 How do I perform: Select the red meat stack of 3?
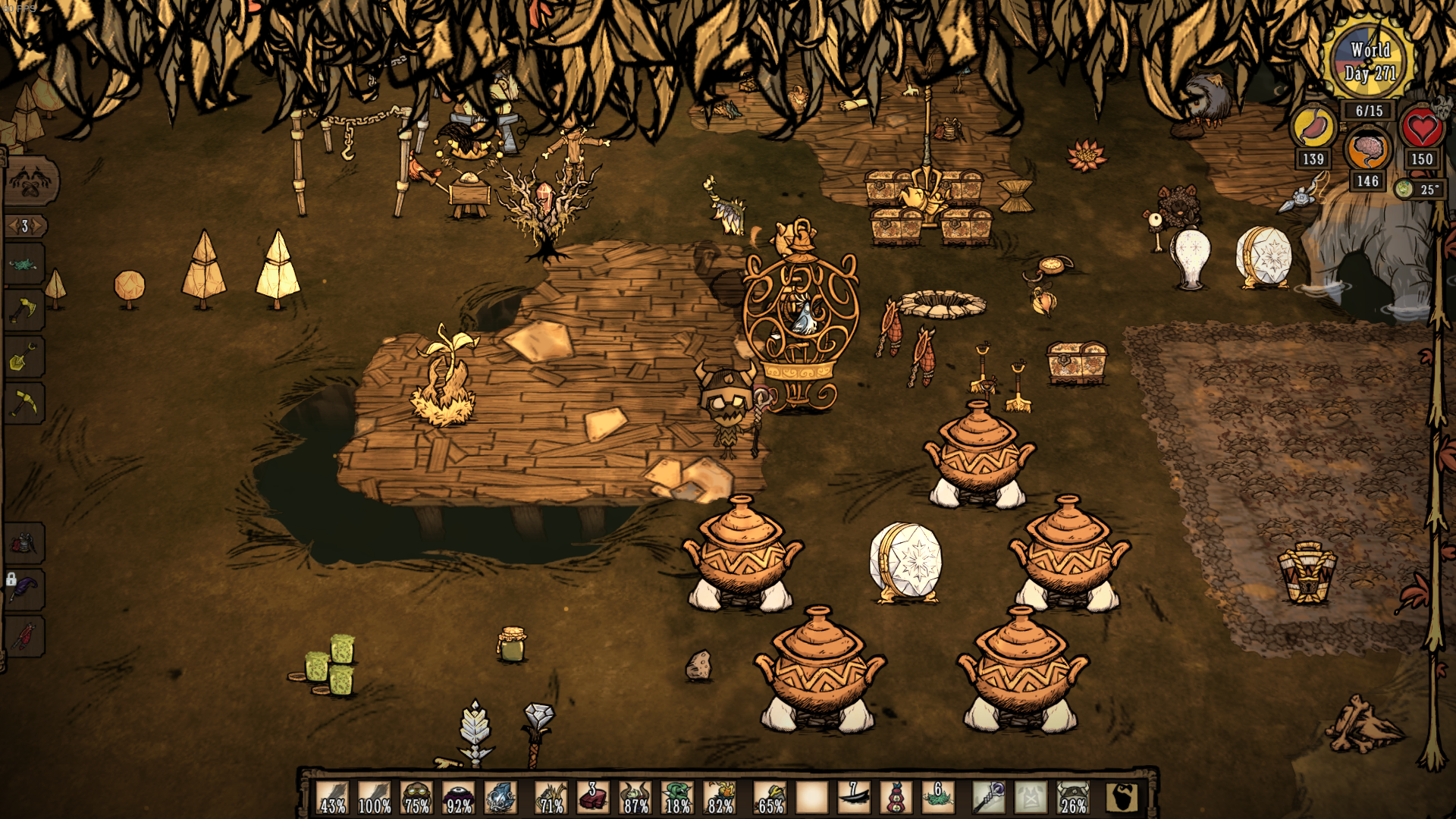click(592, 798)
